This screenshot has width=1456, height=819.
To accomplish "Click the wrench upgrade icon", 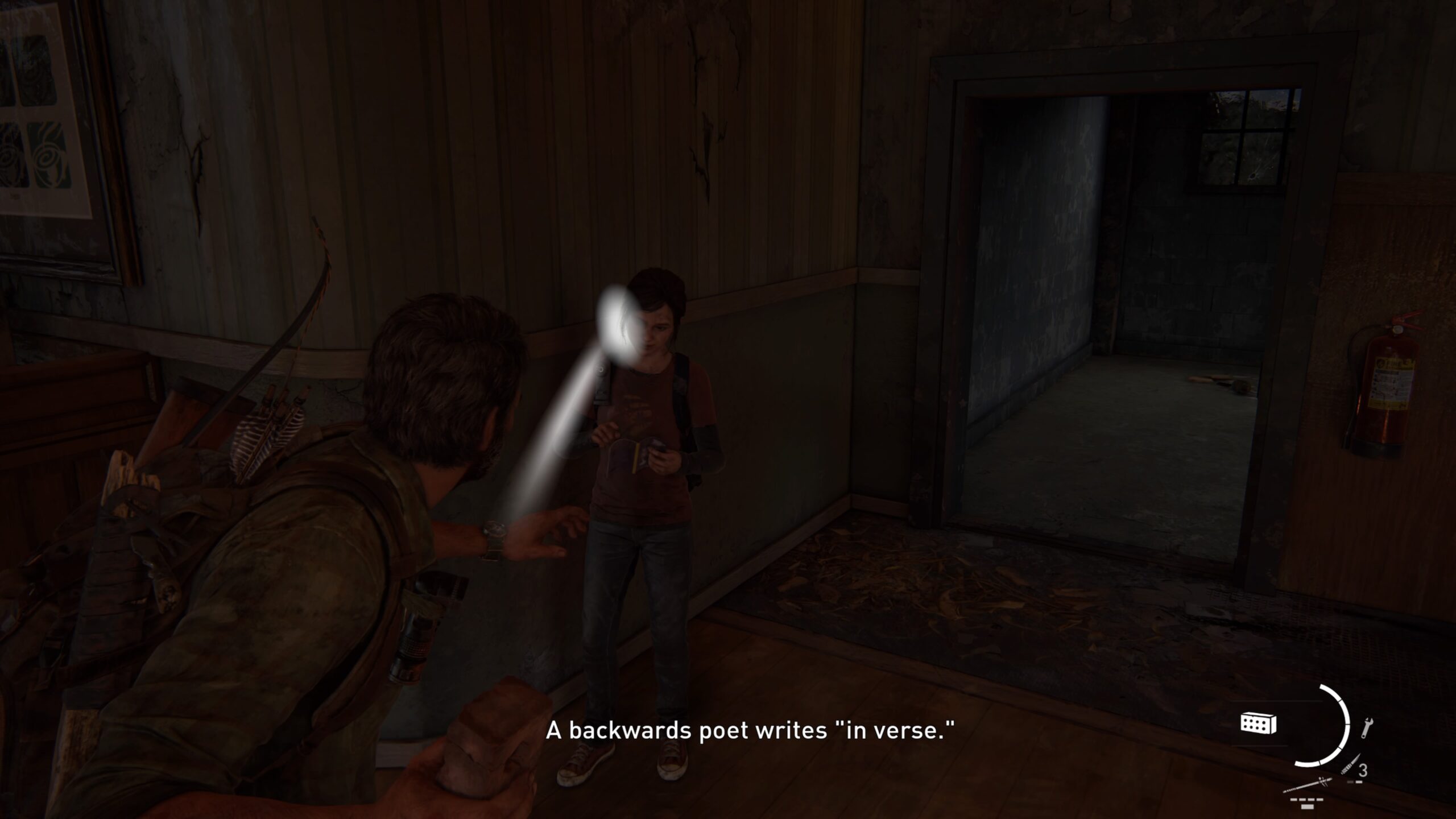I will tap(1367, 729).
